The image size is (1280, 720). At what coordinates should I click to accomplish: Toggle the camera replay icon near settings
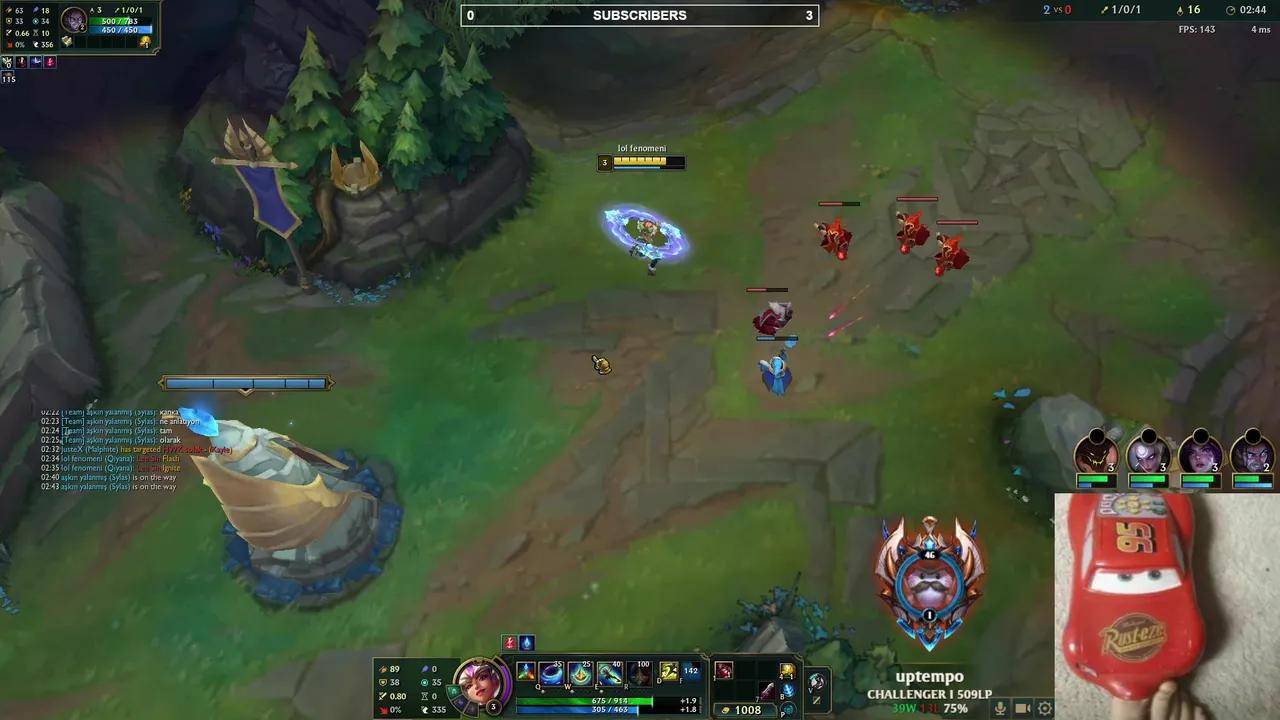coord(1022,709)
